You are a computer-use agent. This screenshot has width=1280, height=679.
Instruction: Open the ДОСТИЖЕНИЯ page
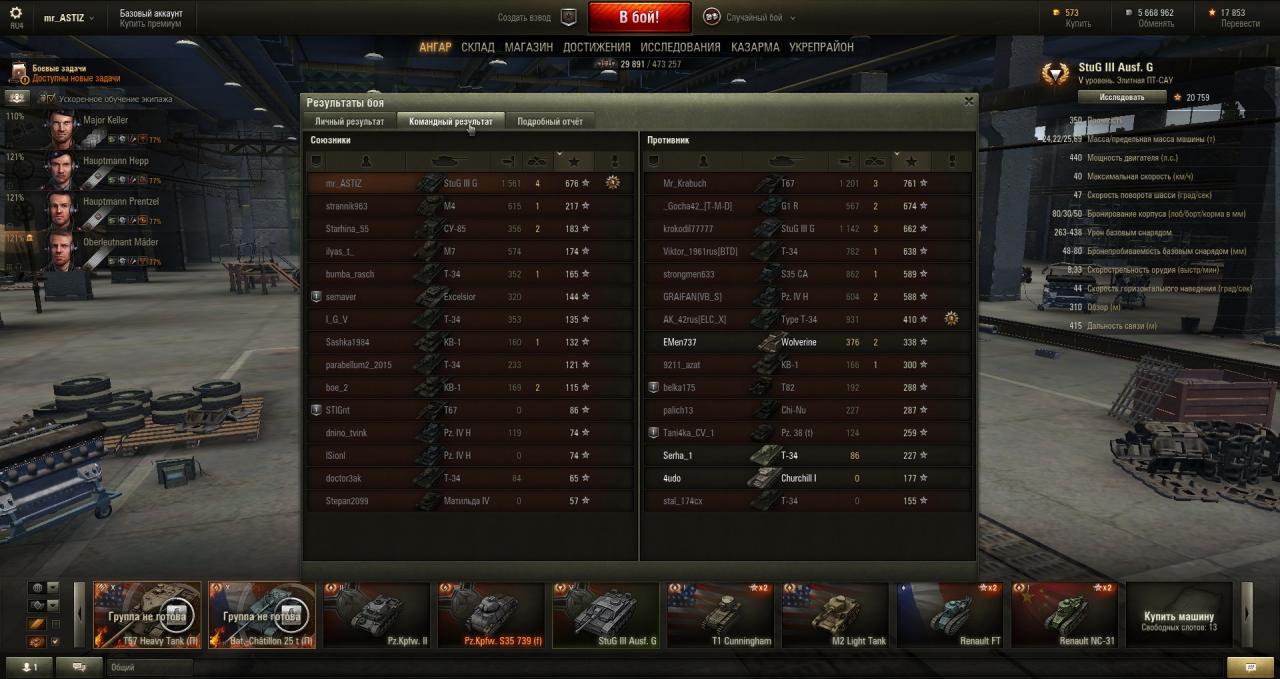click(596, 47)
